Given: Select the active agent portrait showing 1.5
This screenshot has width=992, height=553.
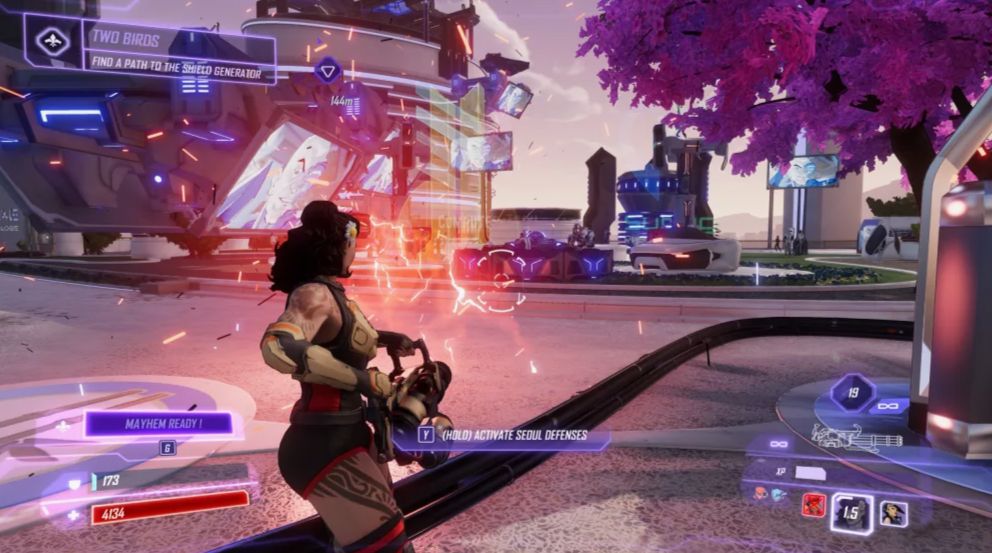Looking at the screenshot, I should pyautogui.click(x=851, y=512).
